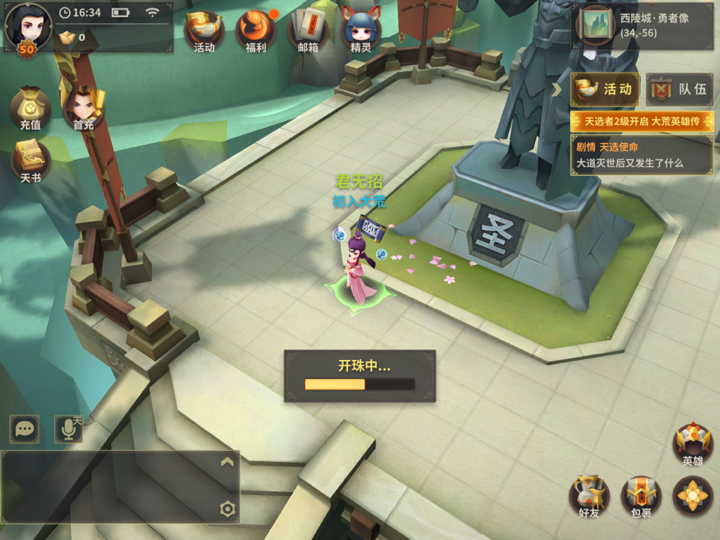Viewport: 720px width, 540px height.
Task: Follow the 天选使命 story quest
Action: (x=641, y=155)
